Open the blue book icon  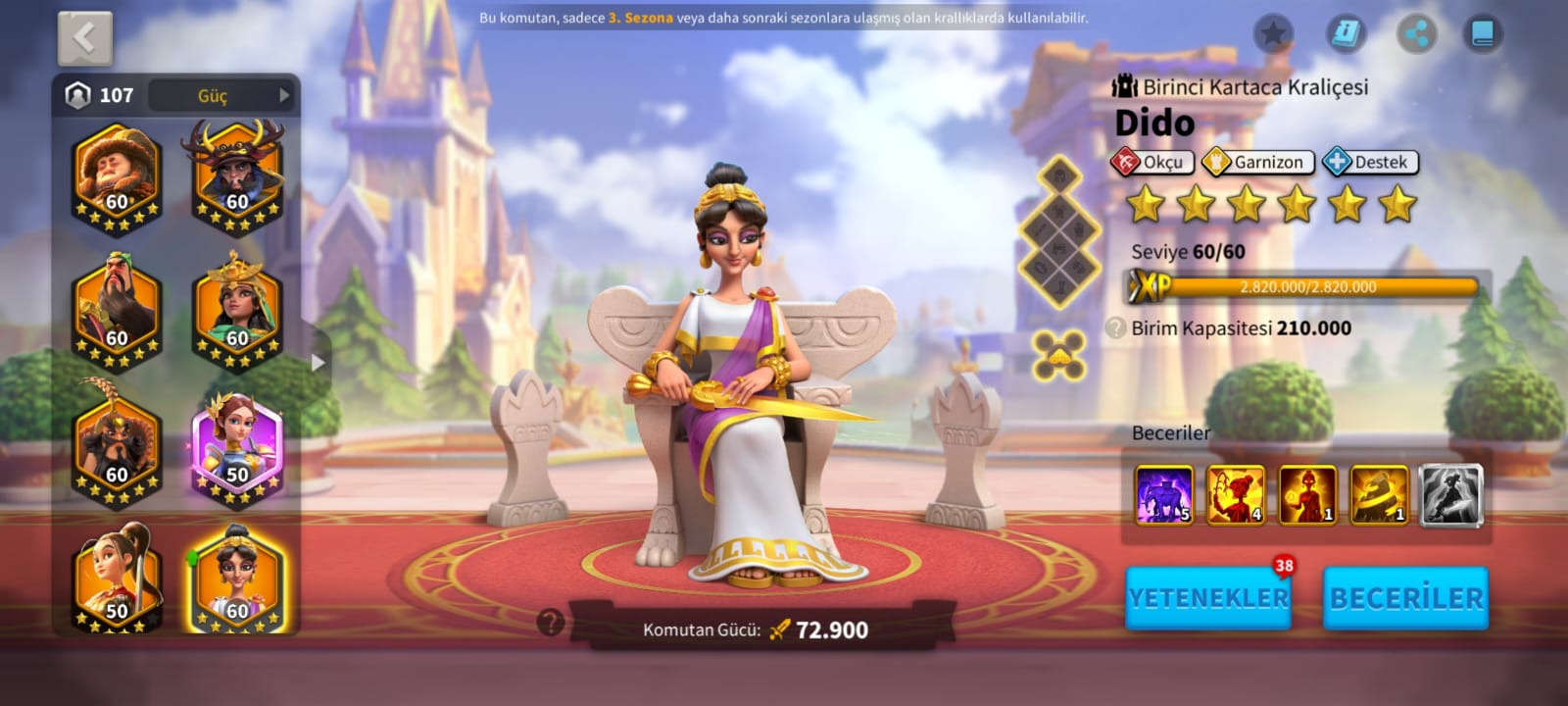[x=1483, y=34]
